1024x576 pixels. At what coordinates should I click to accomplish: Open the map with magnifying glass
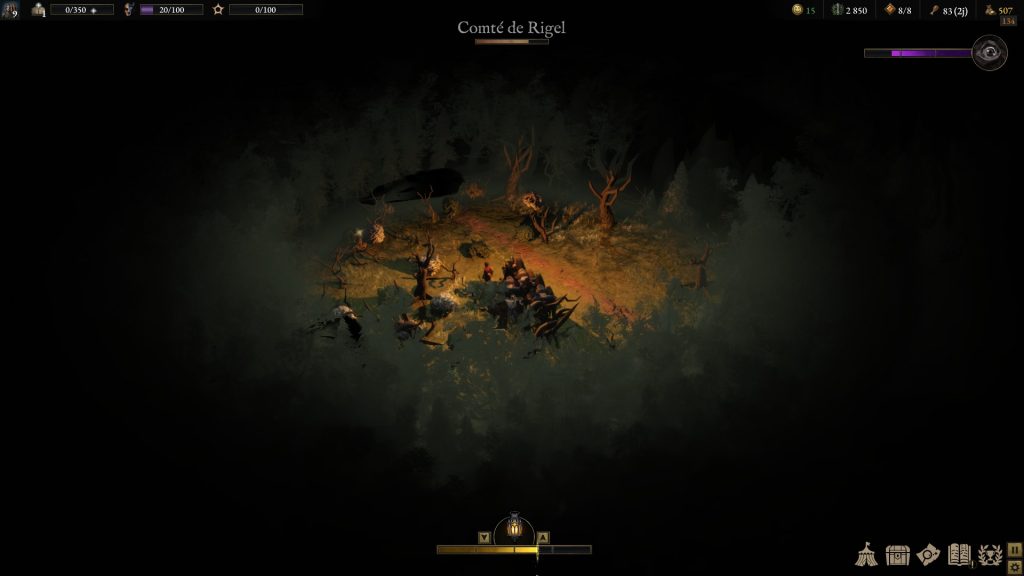pos(929,555)
